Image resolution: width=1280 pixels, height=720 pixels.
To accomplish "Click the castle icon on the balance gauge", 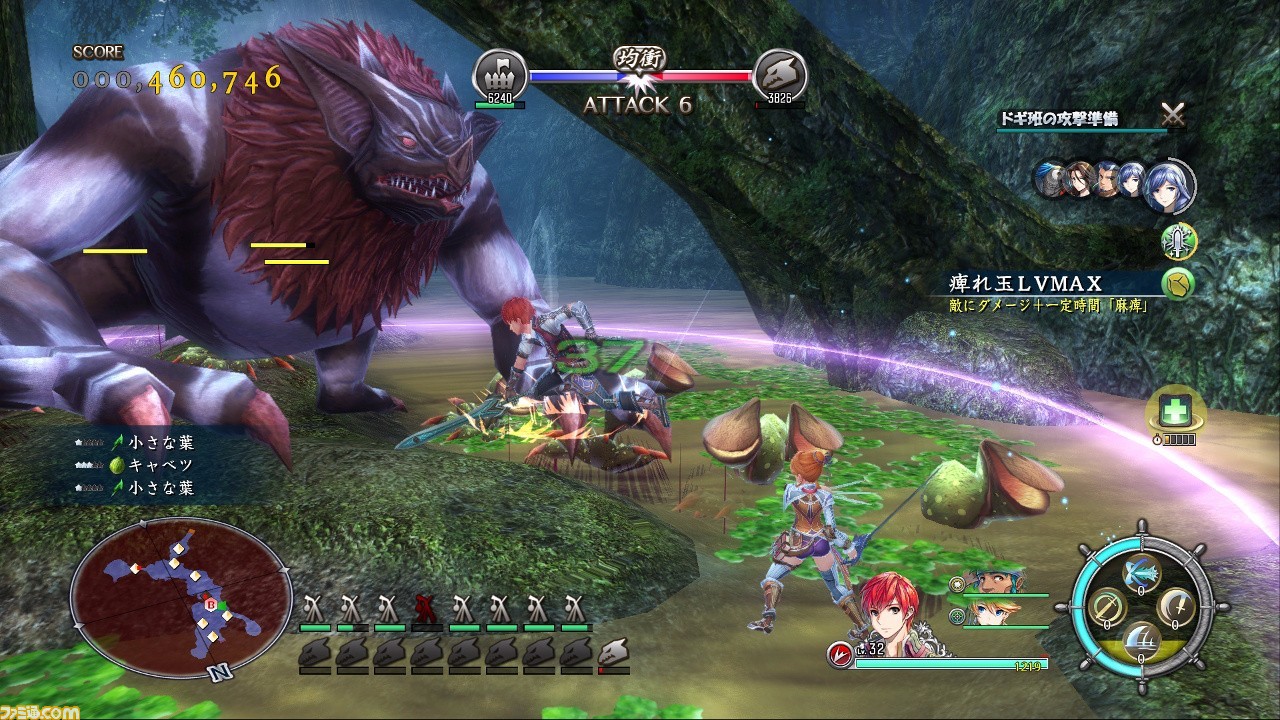I will [x=499, y=74].
